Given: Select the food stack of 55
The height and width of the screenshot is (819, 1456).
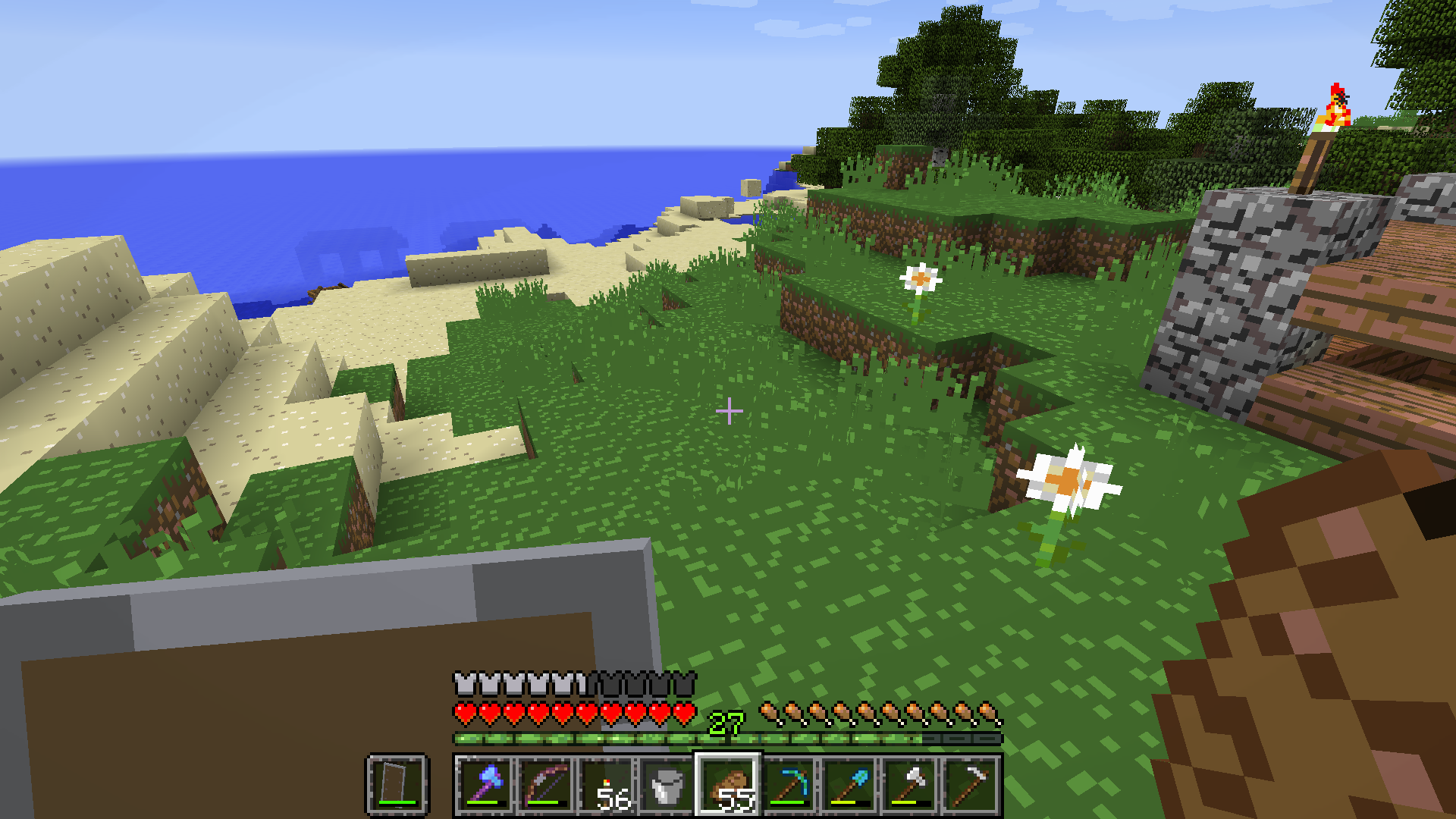Looking at the screenshot, I should pos(728,785).
